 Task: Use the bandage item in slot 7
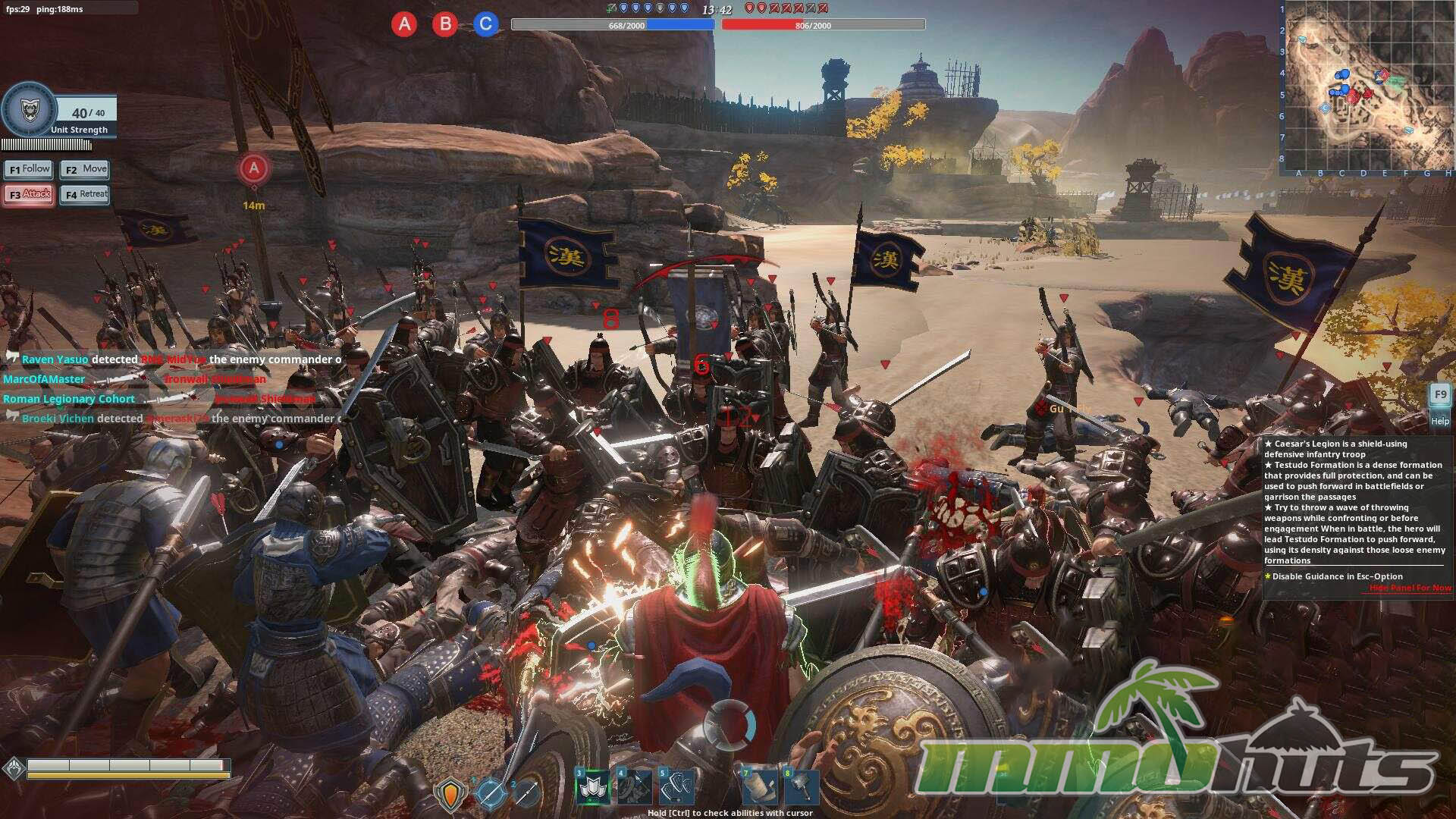pos(759,787)
